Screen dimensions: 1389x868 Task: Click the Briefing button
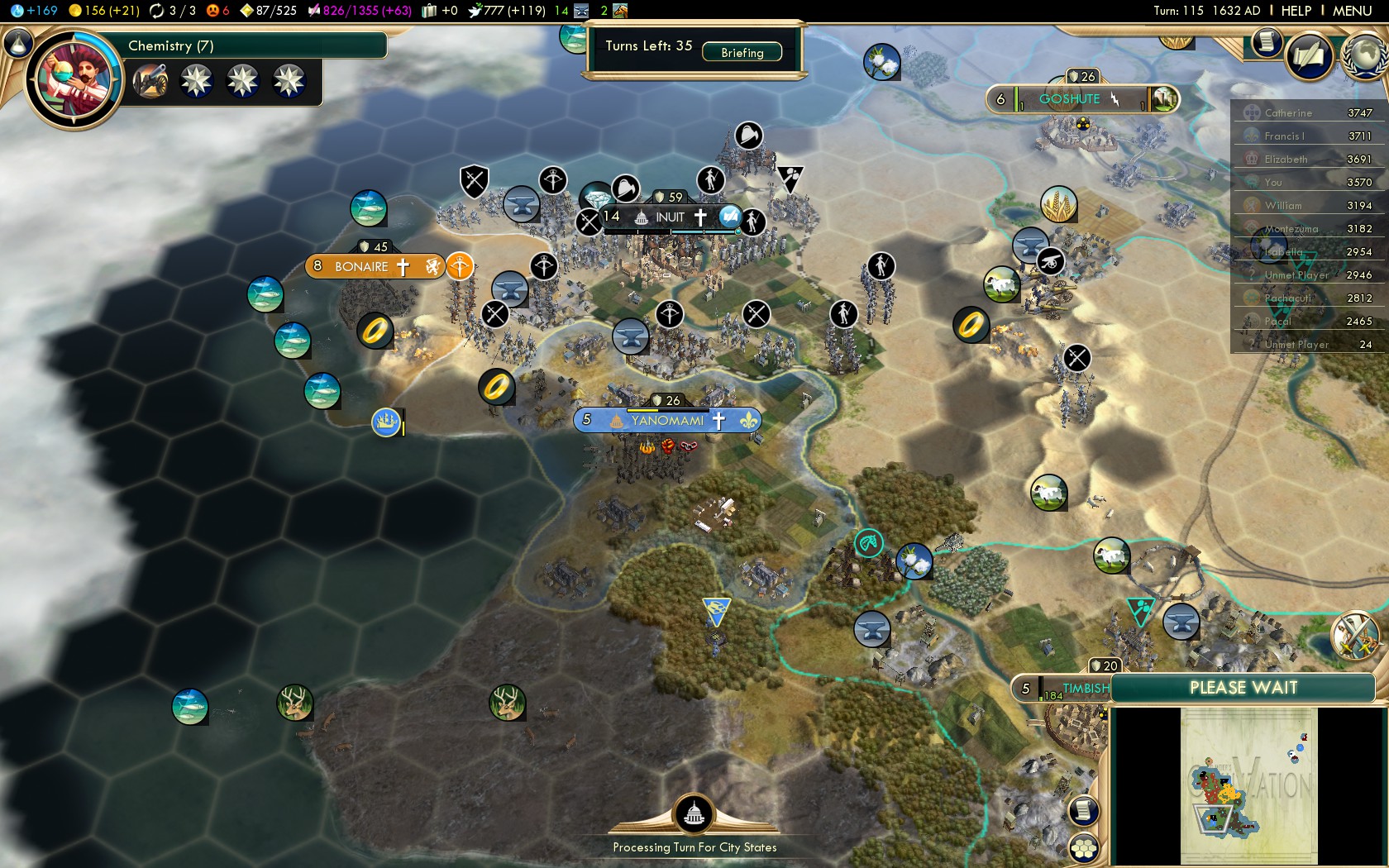click(742, 52)
